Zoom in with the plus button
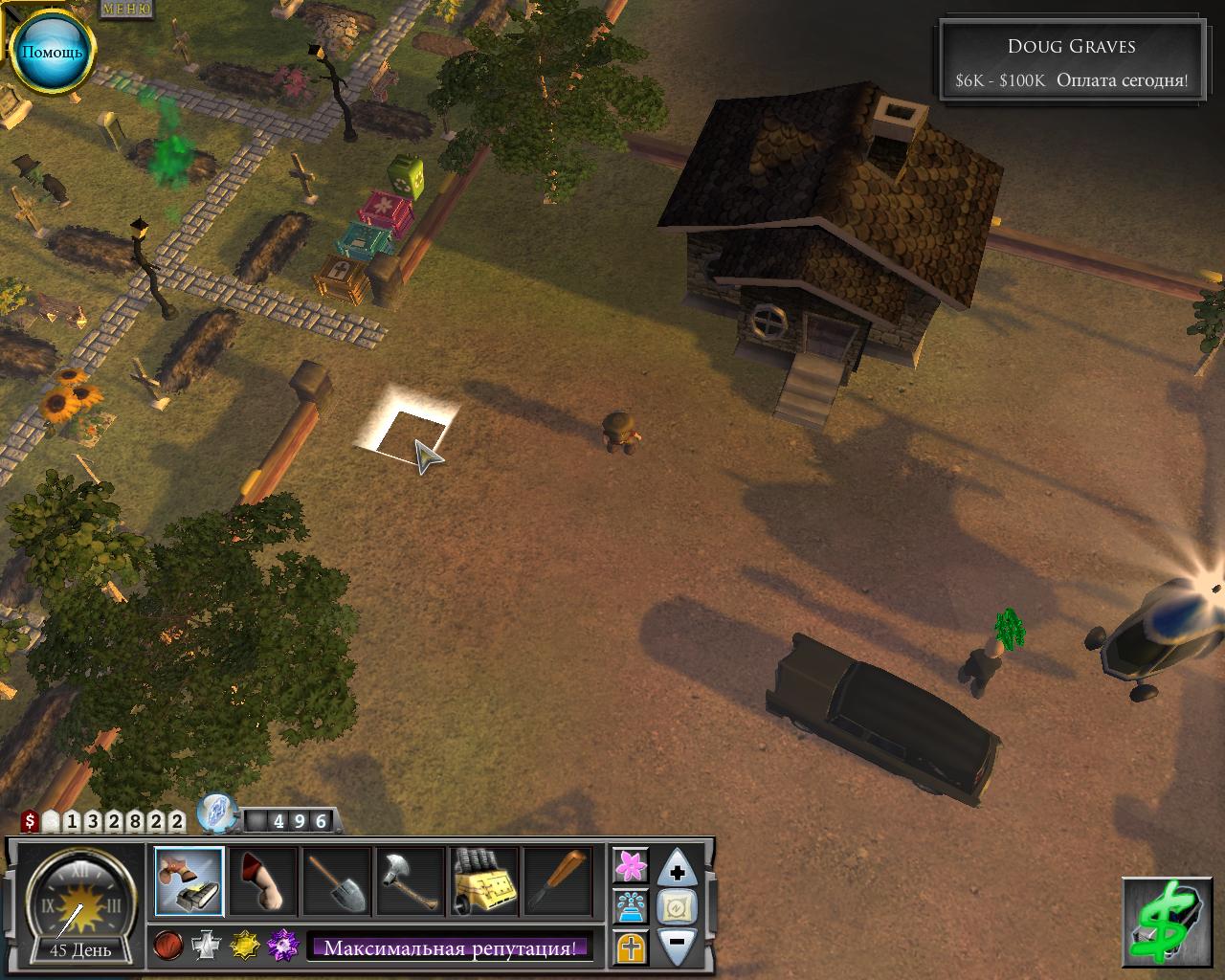Image resolution: width=1225 pixels, height=980 pixels. 678,871
